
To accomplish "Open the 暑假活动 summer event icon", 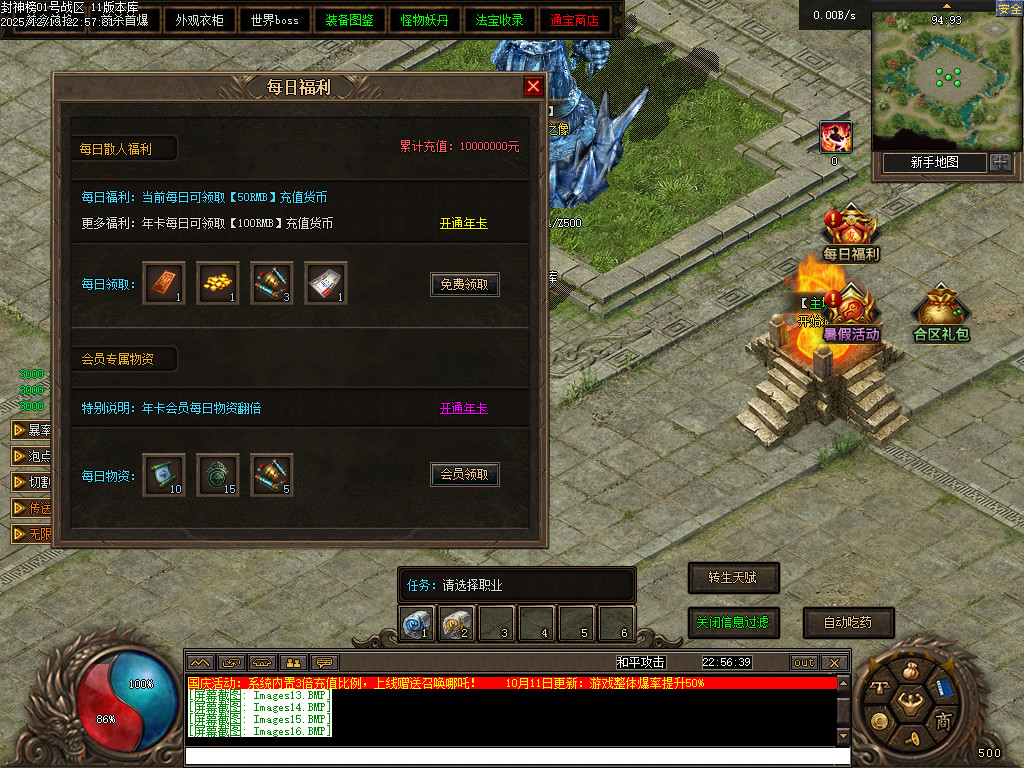I will point(851,313).
